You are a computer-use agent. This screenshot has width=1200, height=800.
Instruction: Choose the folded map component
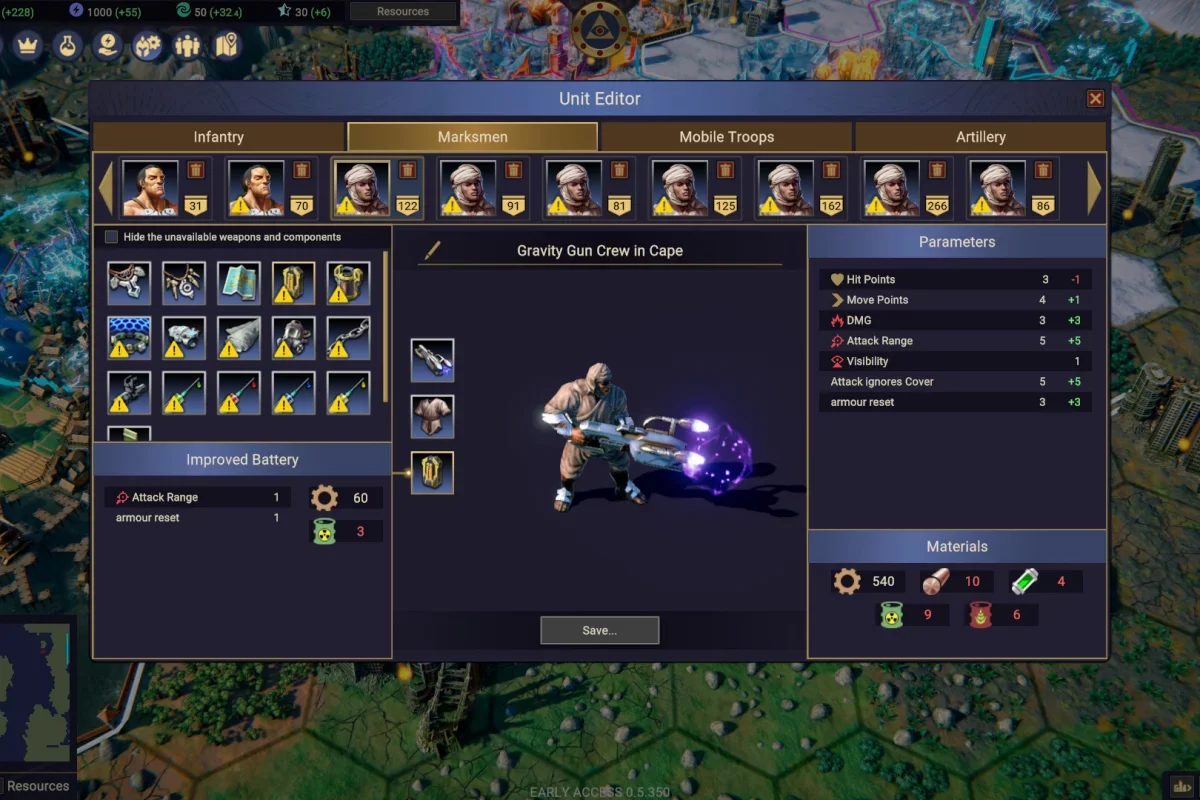click(x=239, y=283)
